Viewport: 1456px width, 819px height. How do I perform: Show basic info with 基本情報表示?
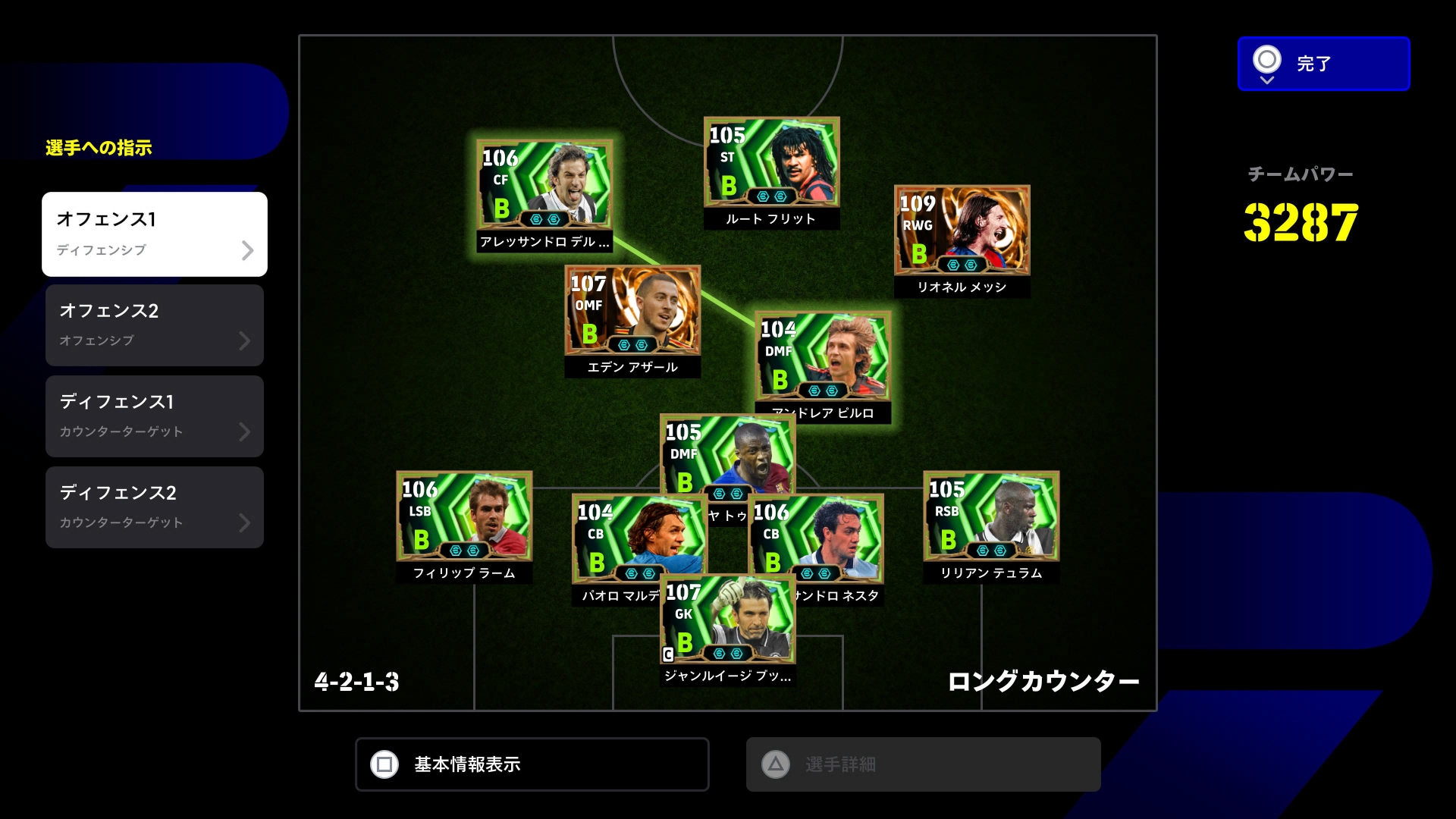click(532, 764)
